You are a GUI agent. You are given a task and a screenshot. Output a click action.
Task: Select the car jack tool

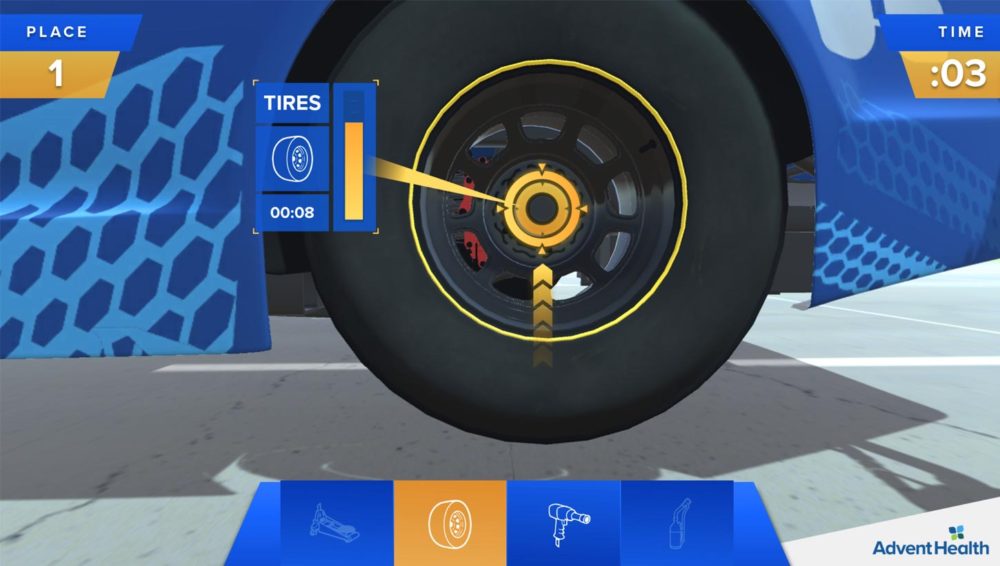pyautogui.click(x=337, y=522)
